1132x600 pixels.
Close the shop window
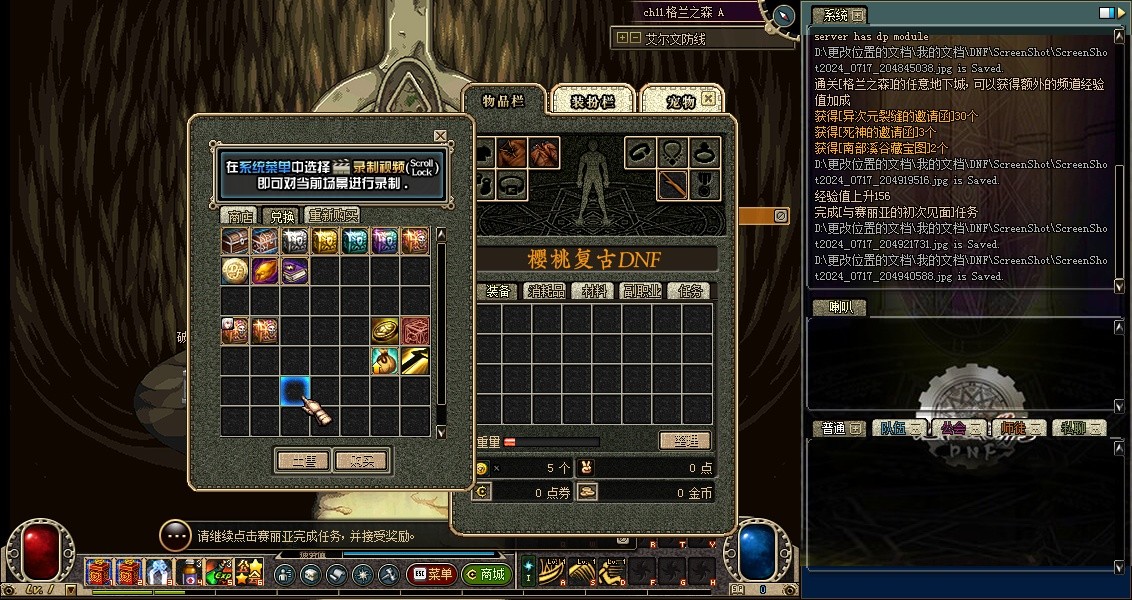point(440,136)
